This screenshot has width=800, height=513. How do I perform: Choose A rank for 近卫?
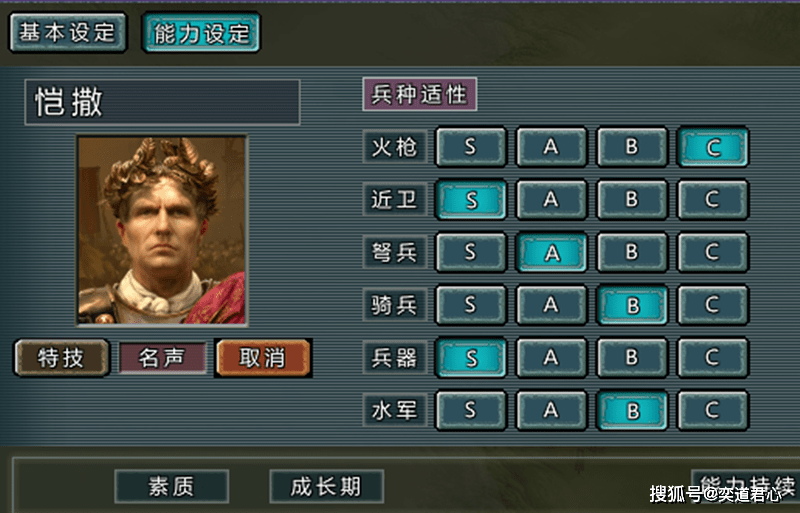point(551,199)
